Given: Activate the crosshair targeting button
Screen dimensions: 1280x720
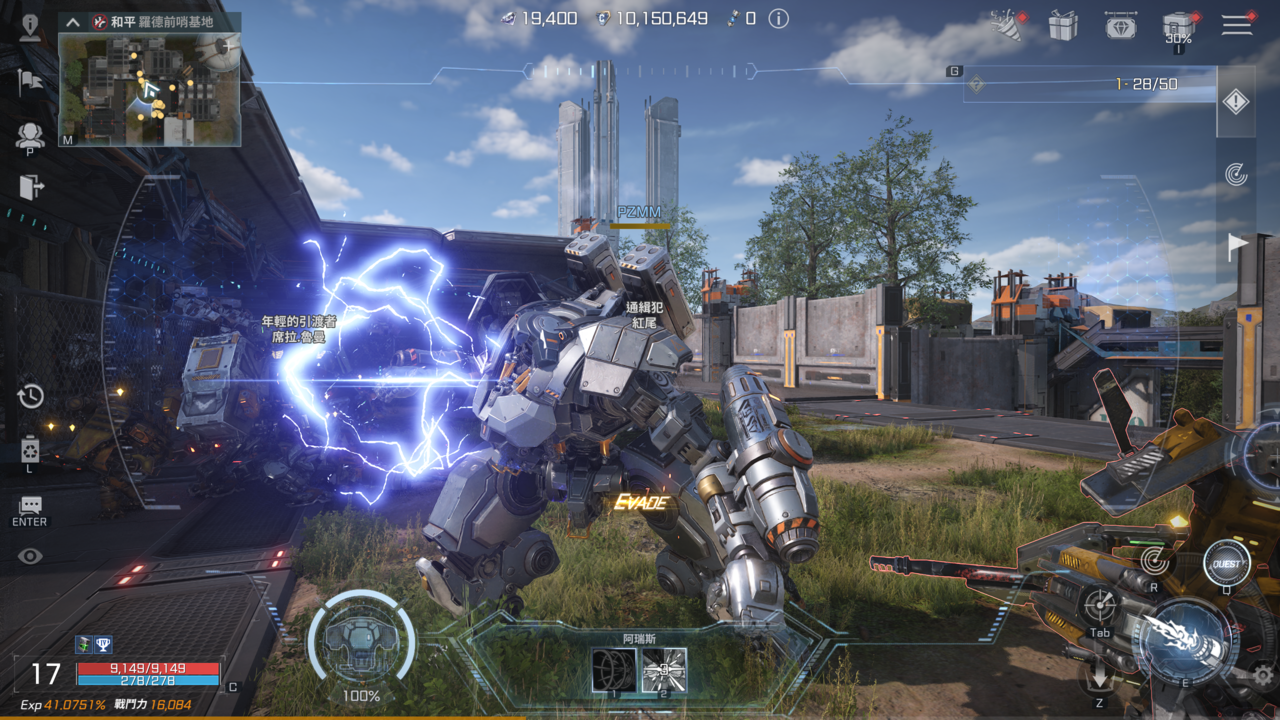Looking at the screenshot, I should click(1100, 605).
